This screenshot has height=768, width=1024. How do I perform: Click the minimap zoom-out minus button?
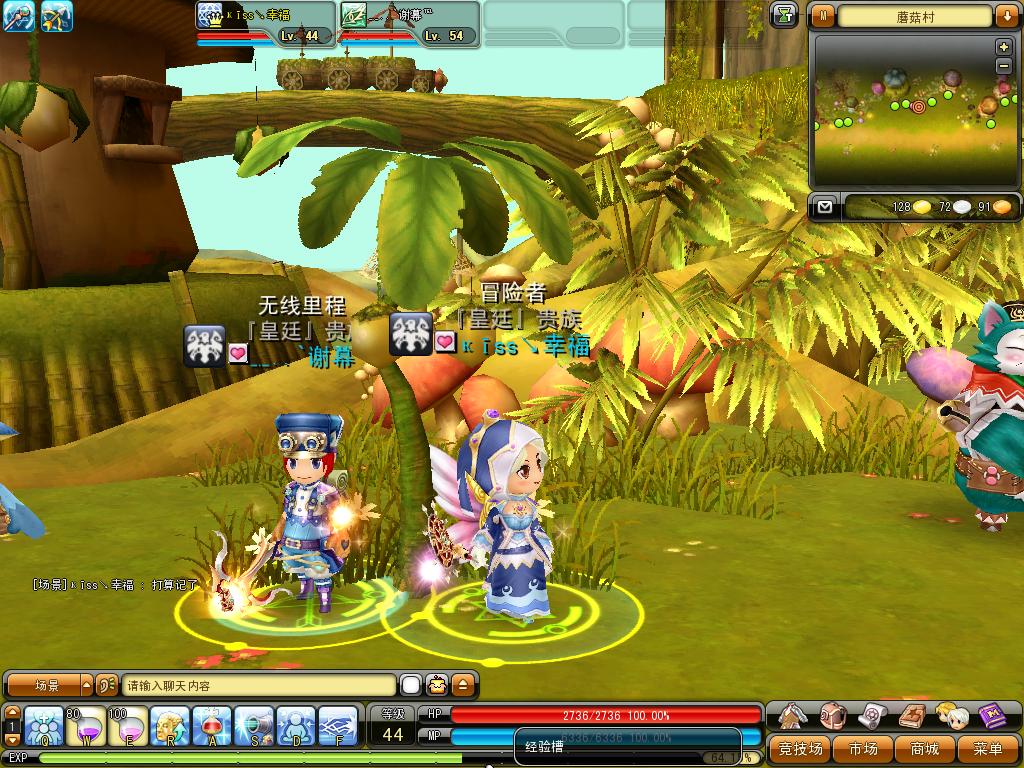pos(1003,66)
